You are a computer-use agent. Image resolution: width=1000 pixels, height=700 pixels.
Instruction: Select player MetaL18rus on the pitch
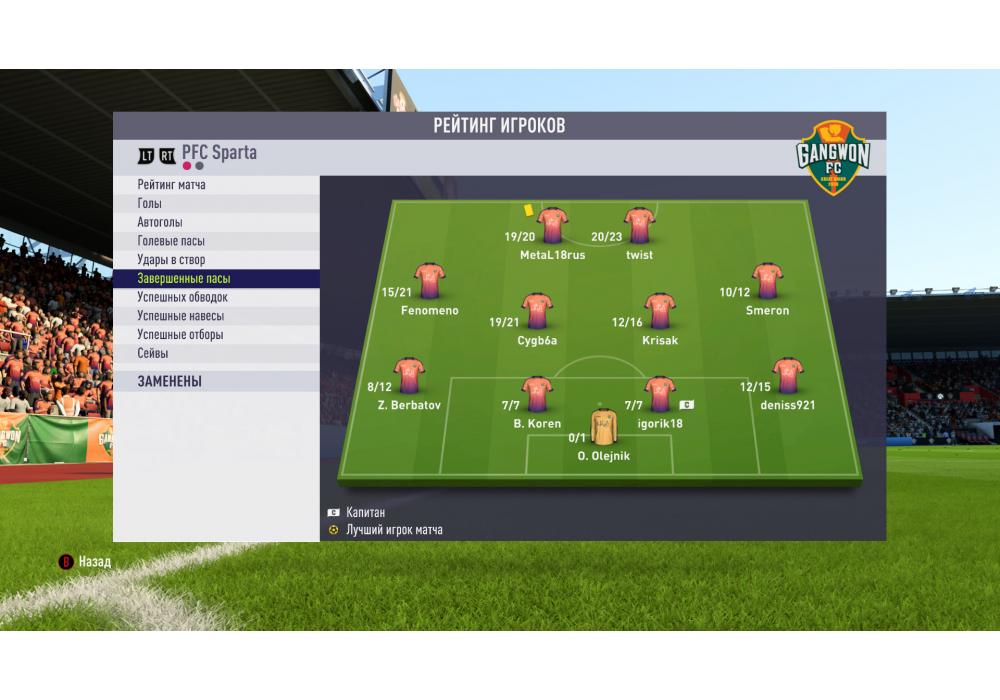552,226
